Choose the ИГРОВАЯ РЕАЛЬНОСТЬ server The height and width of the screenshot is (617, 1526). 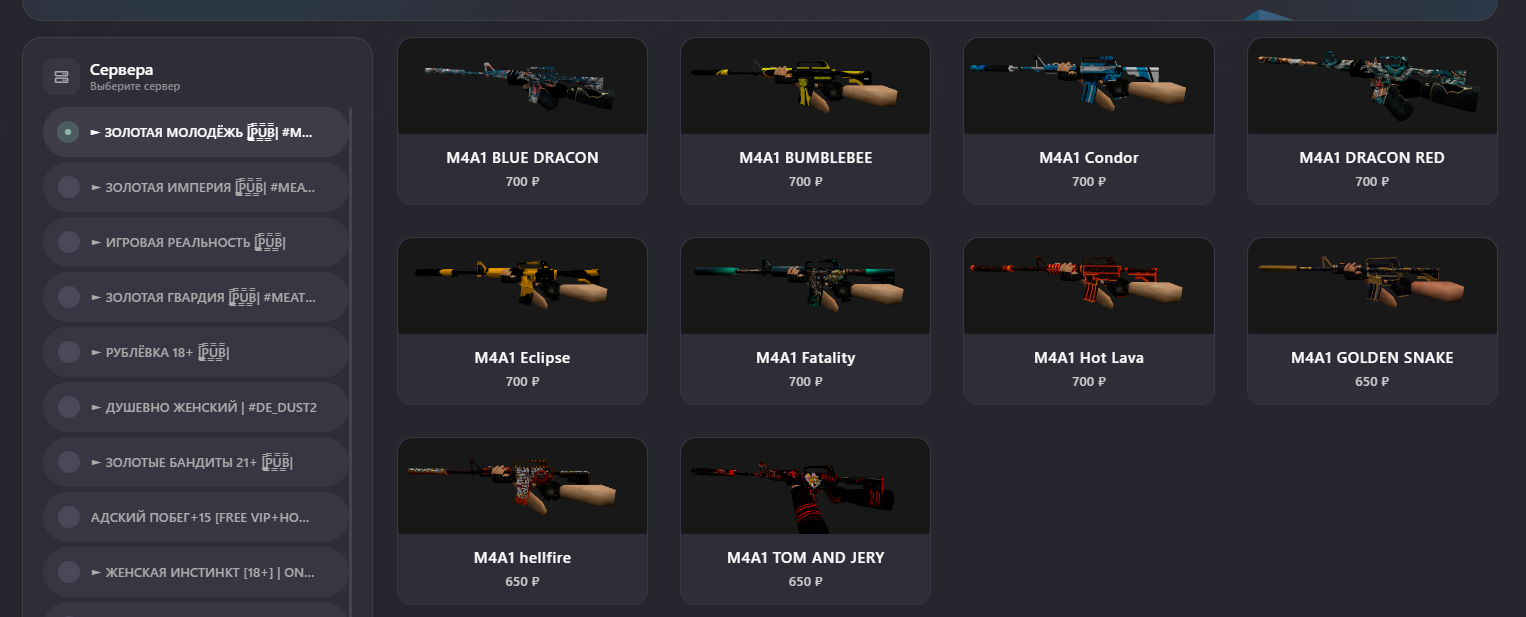tap(196, 242)
